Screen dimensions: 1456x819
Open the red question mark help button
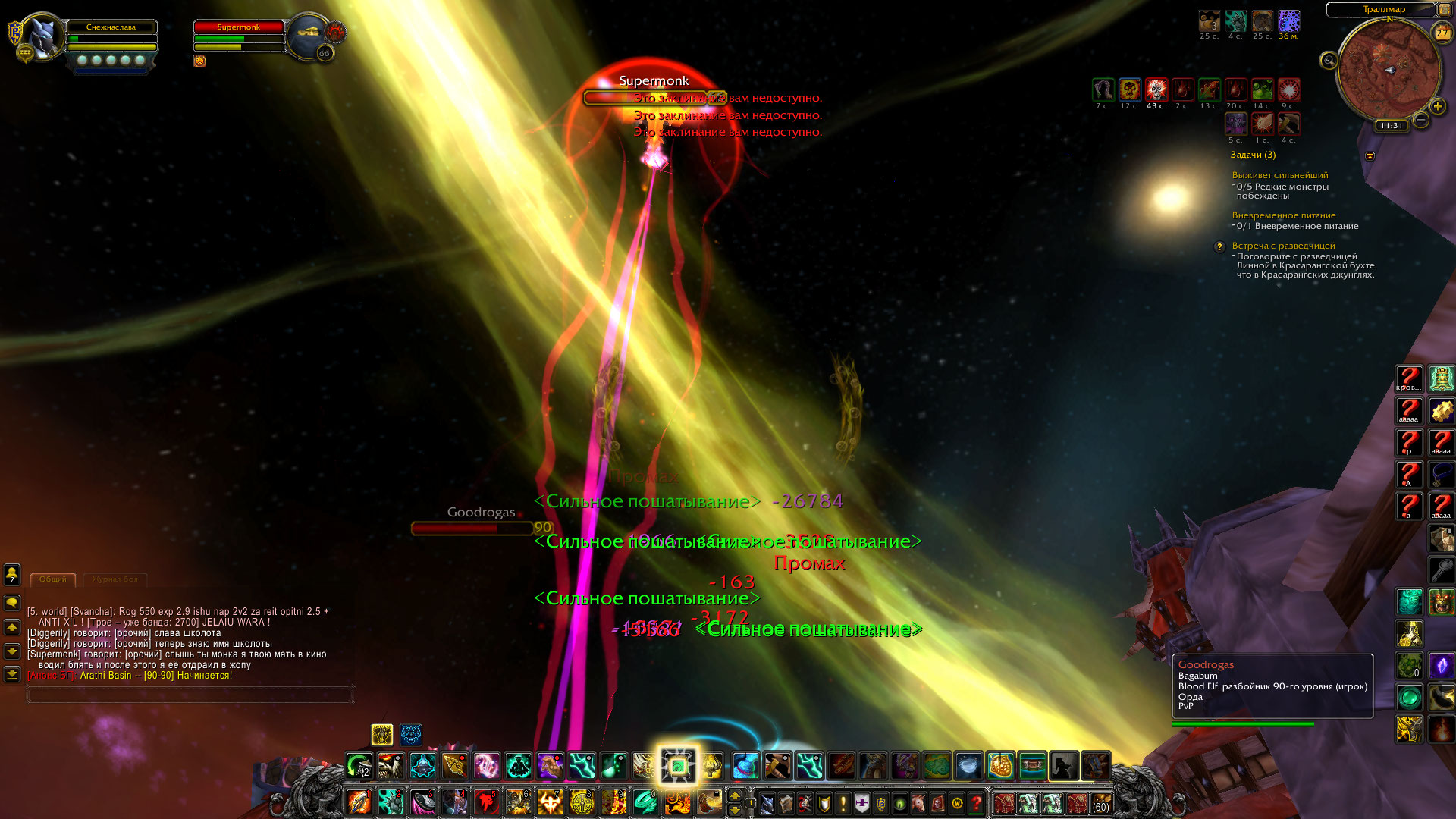coord(977,802)
